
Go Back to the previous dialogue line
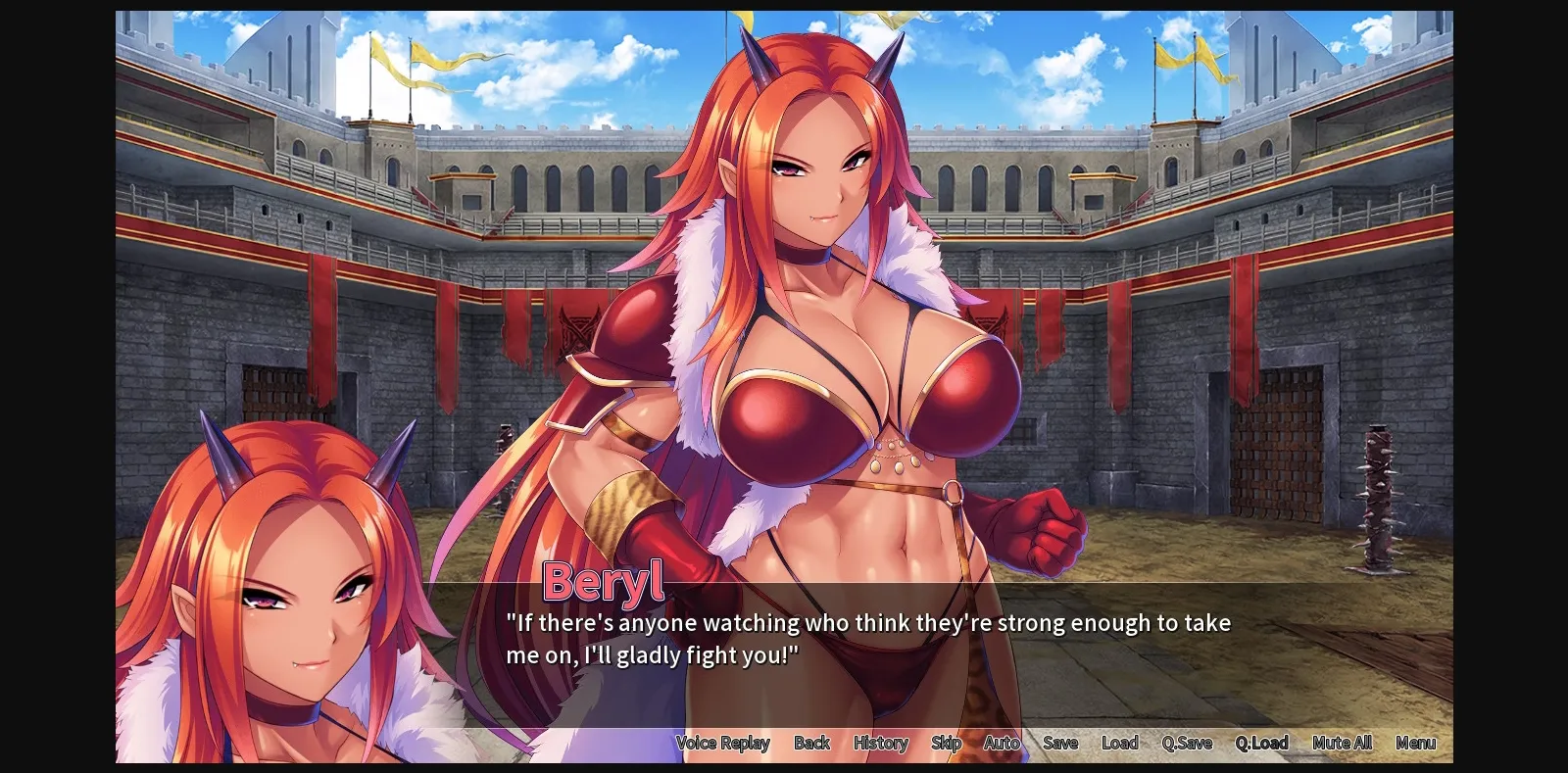pos(812,743)
